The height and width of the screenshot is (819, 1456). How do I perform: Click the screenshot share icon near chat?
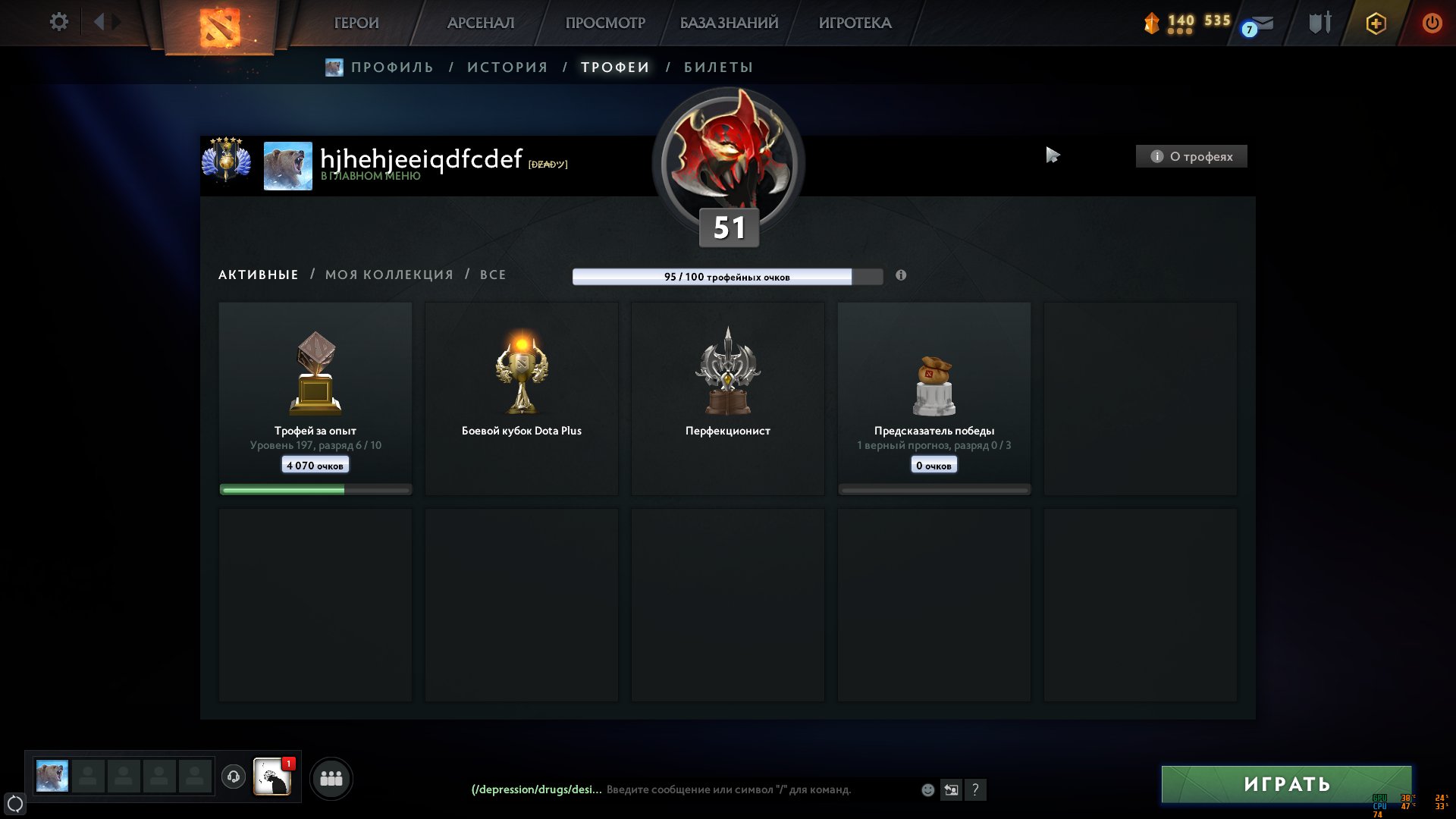click(x=951, y=789)
